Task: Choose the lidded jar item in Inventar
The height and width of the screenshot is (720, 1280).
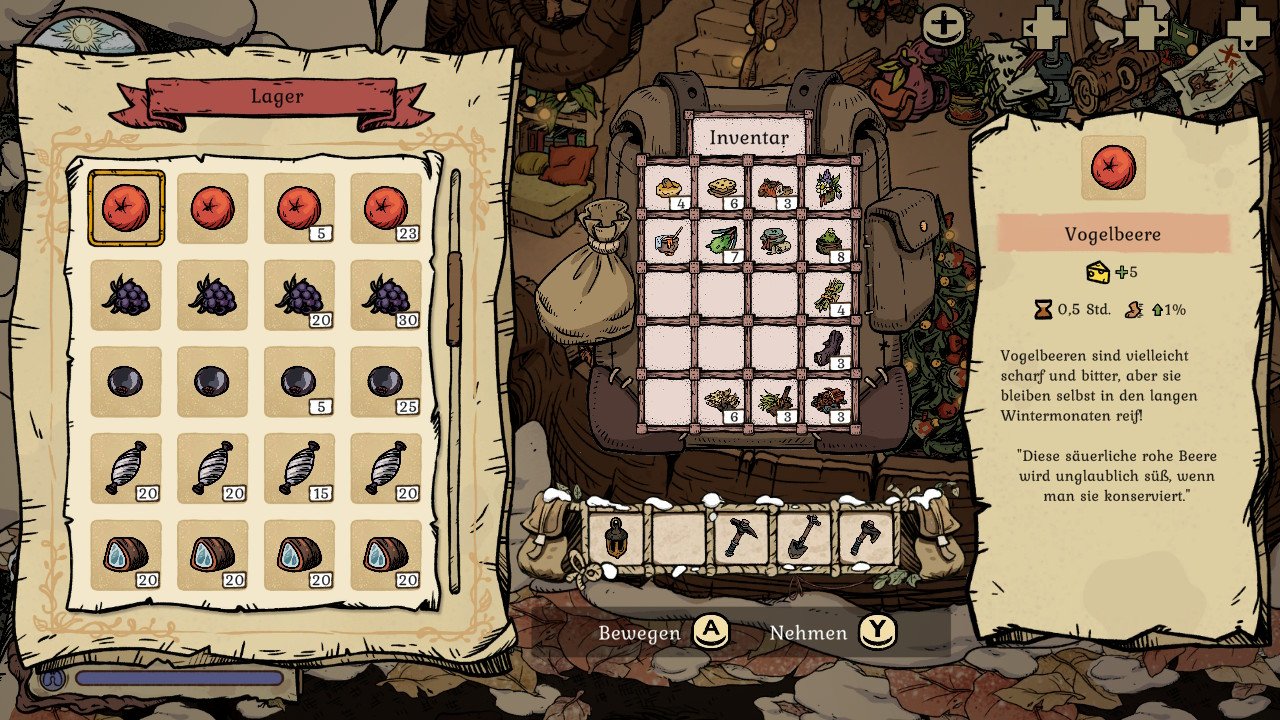Action: pos(775,241)
